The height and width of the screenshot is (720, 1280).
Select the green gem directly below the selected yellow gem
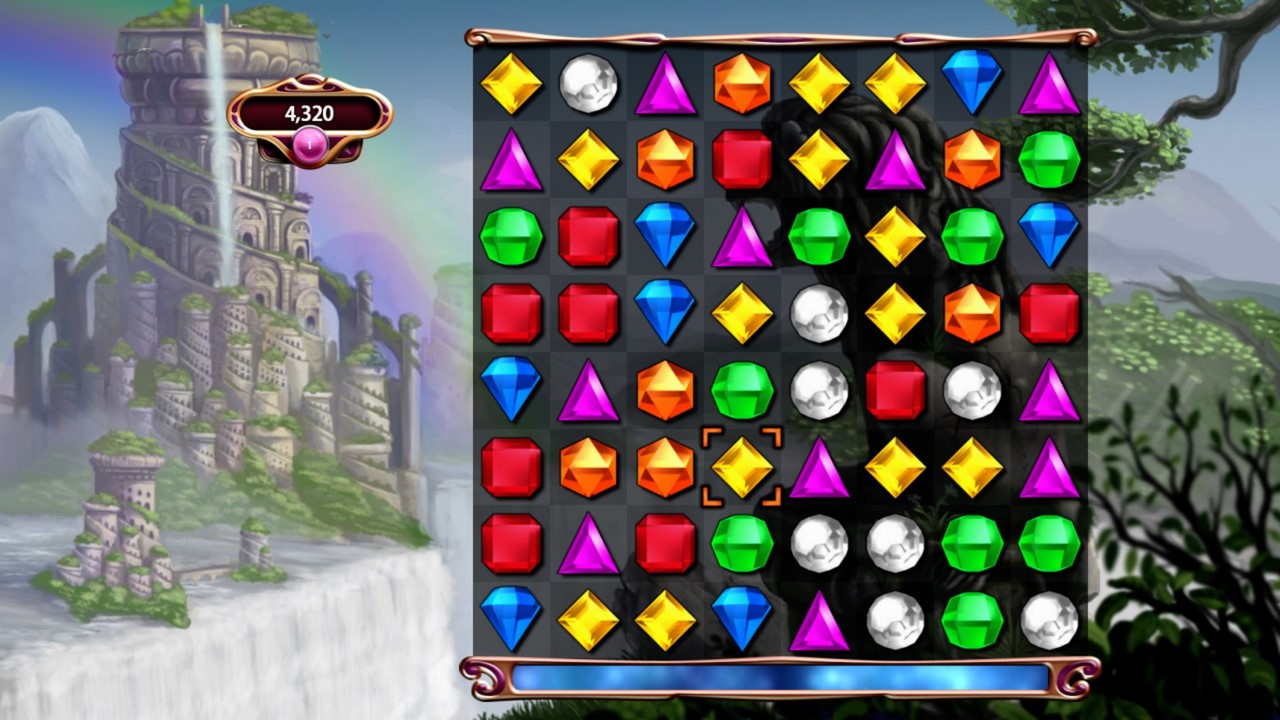tap(743, 543)
